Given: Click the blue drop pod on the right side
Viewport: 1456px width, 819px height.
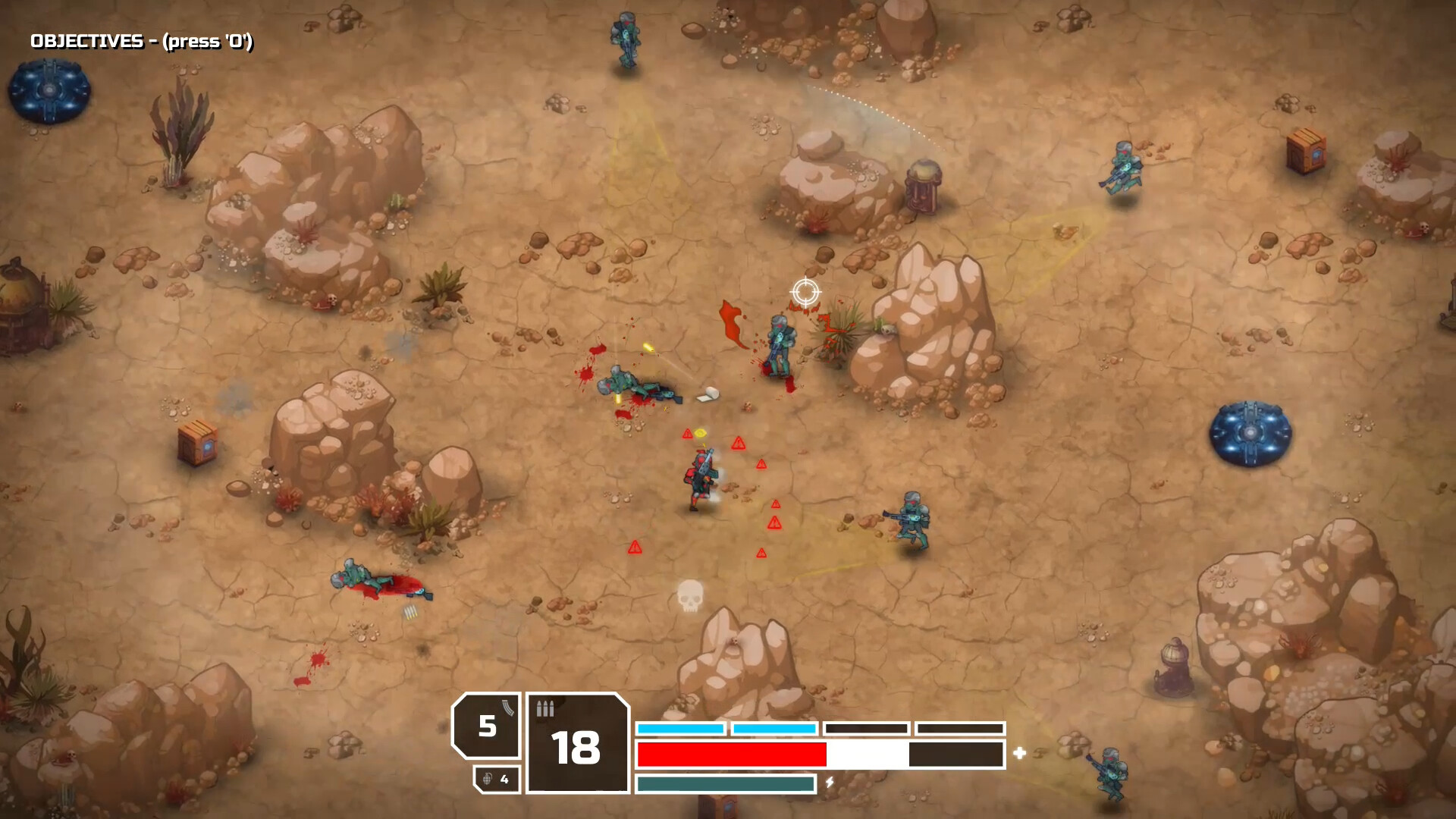Looking at the screenshot, I should click(1249, 435).
